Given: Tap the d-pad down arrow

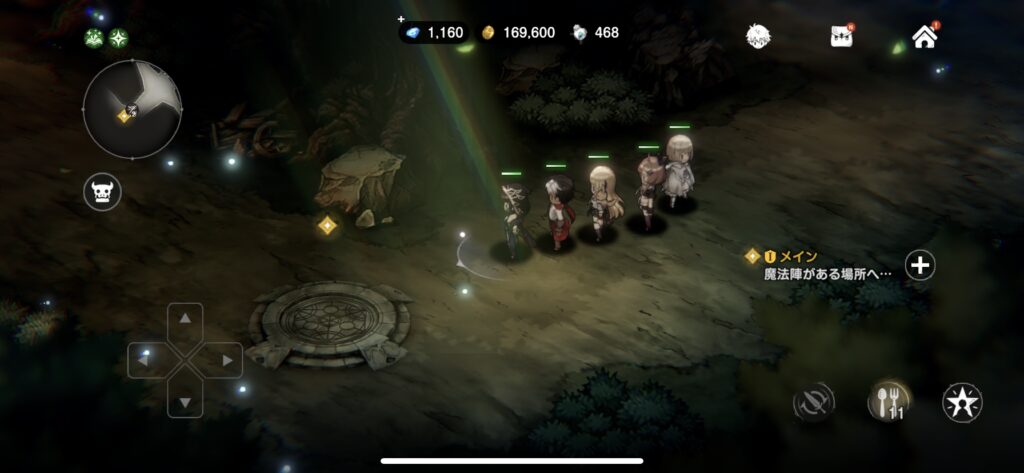Looking at the screenshot, I should tap(185, 401).
